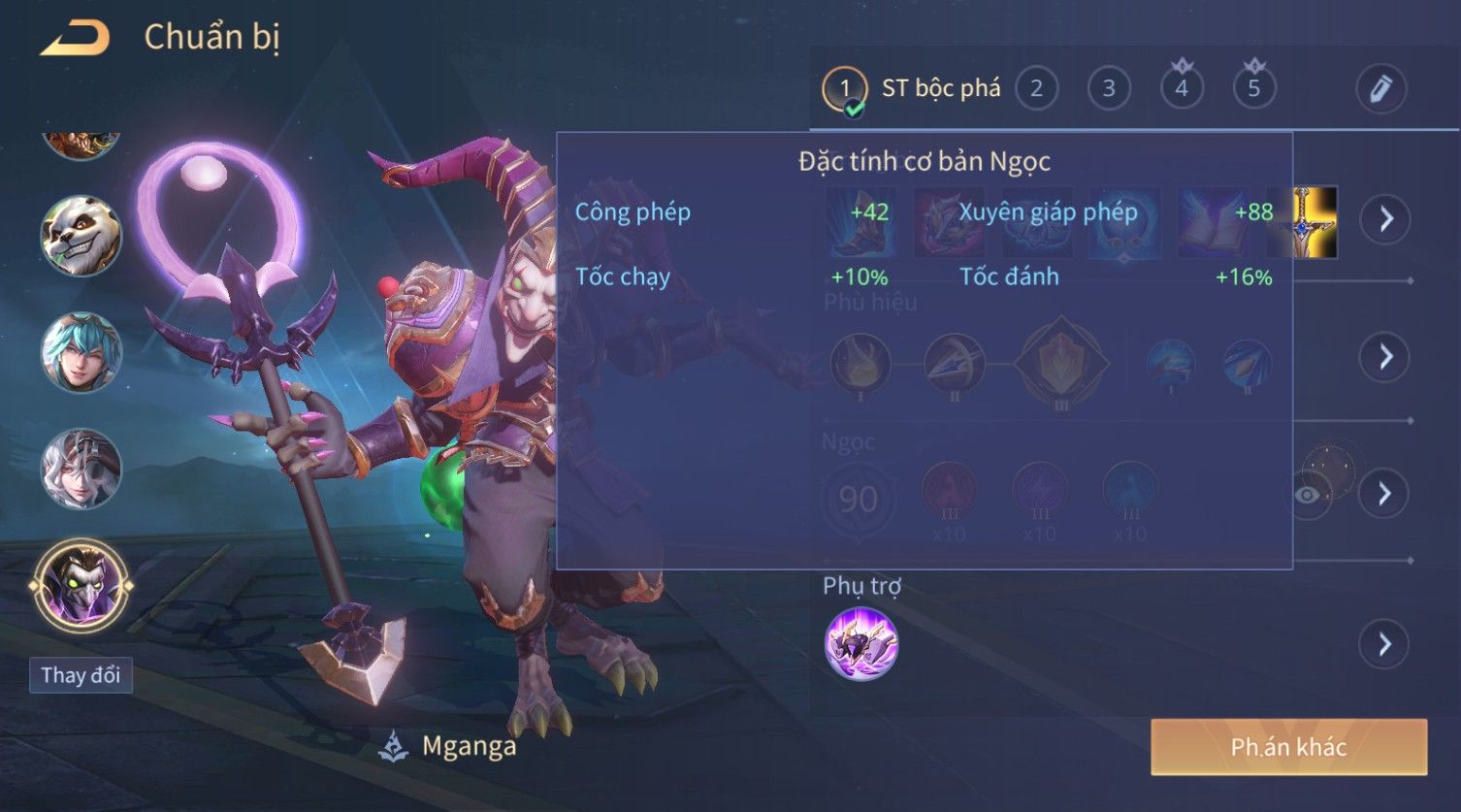Select the Mganga hero portrait
The width and height of the screenshot is (1461, 812).
click(x=81, y=586)
